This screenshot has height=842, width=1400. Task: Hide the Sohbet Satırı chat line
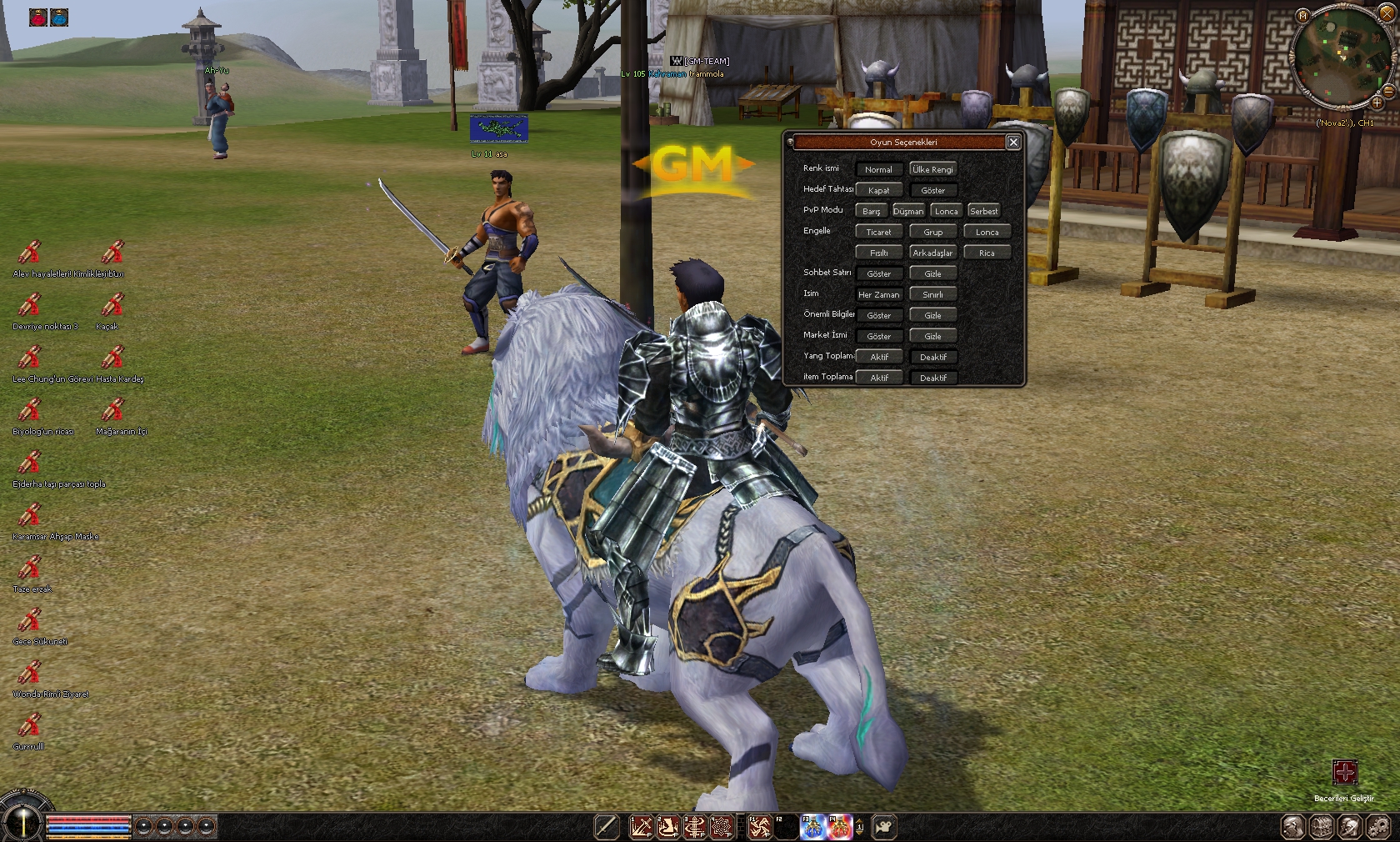tap(932, 273)
